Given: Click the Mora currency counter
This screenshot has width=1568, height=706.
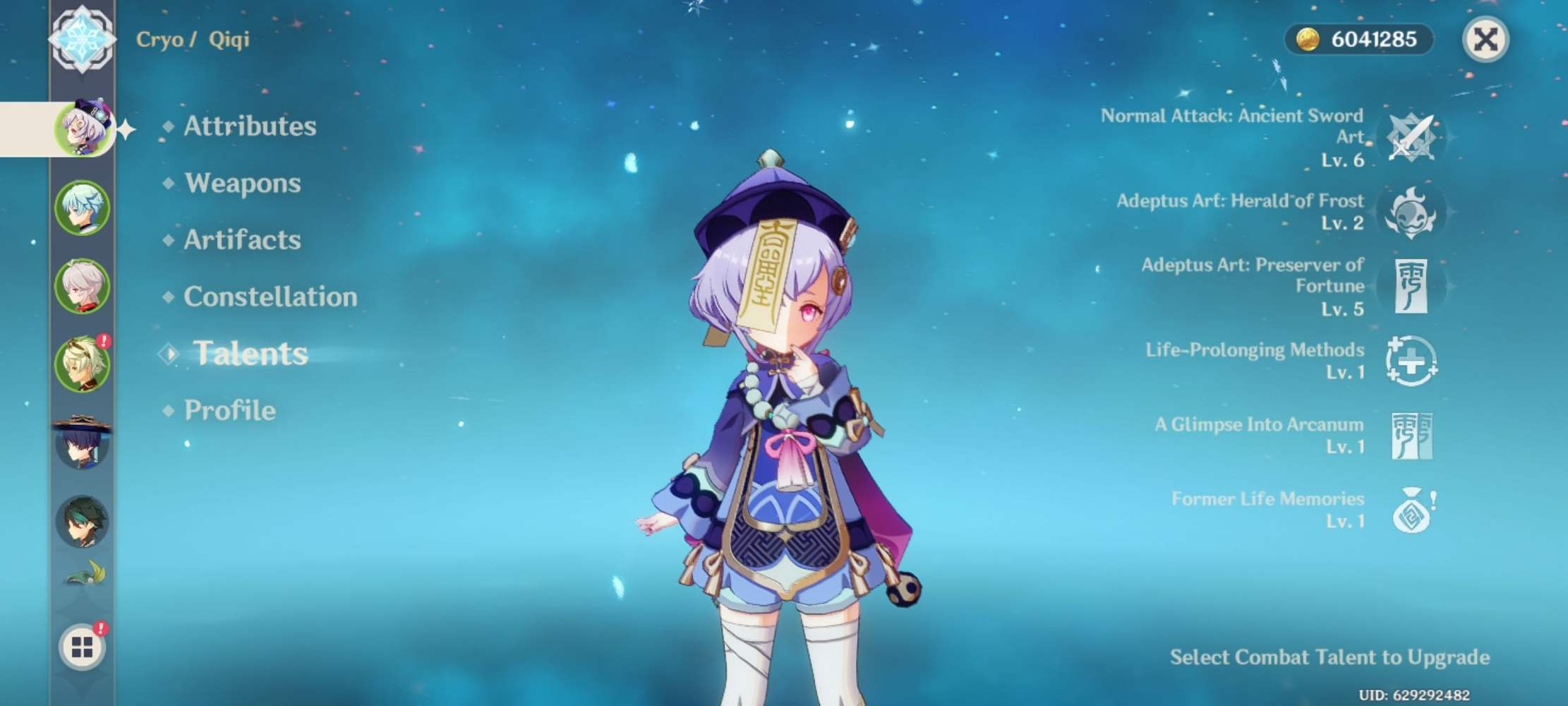Looking at the screenshot, I should click(1358, 39).
